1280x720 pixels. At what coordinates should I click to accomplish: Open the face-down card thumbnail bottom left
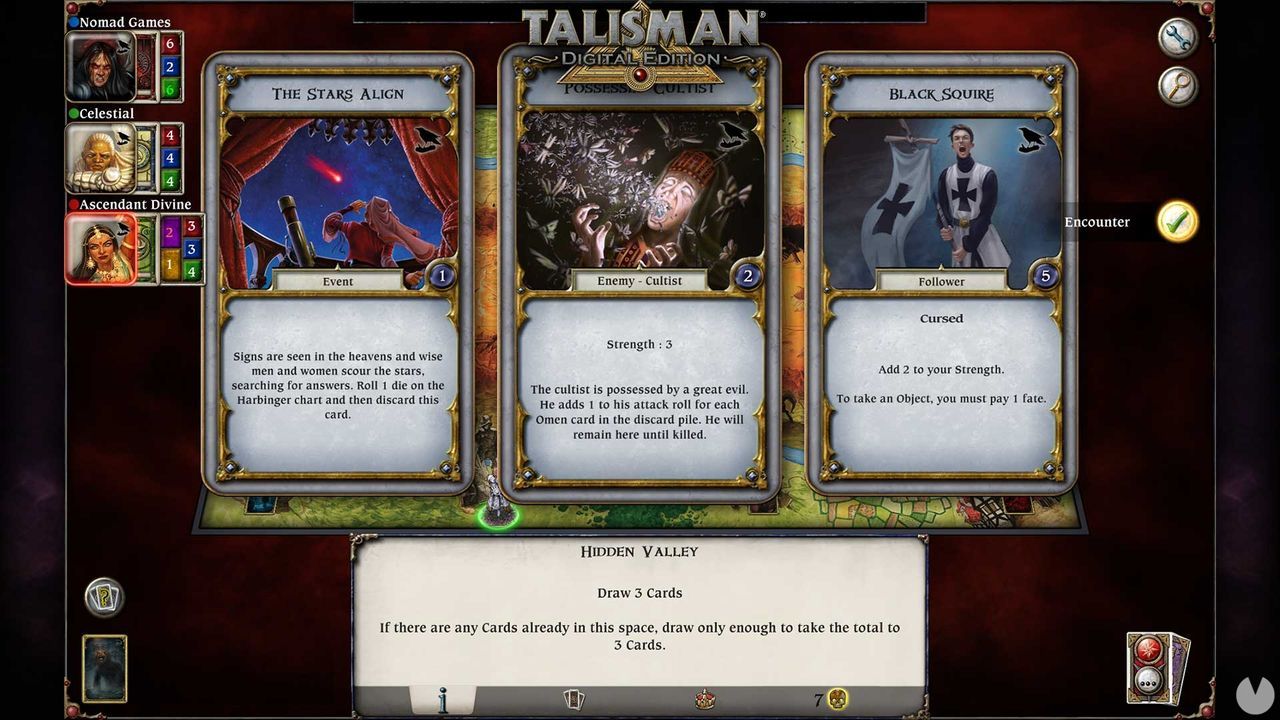point(103,668)
